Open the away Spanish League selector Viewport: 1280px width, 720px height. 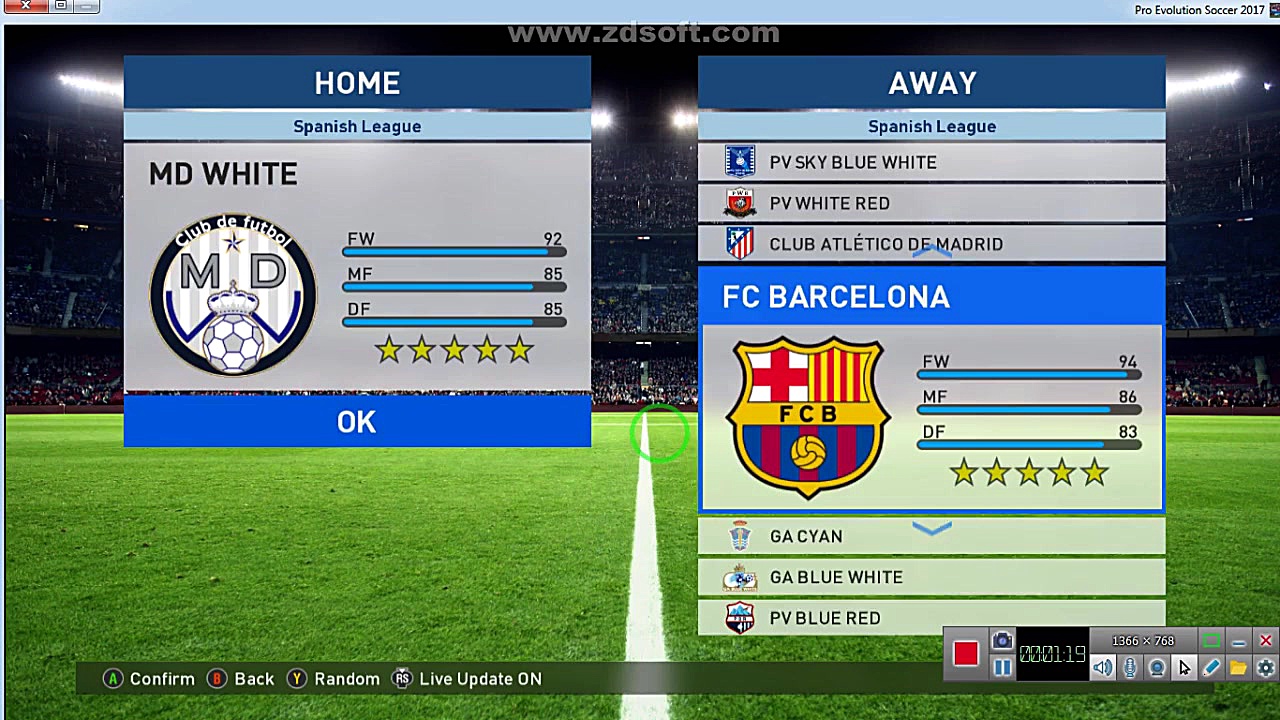tap(931, 126)
